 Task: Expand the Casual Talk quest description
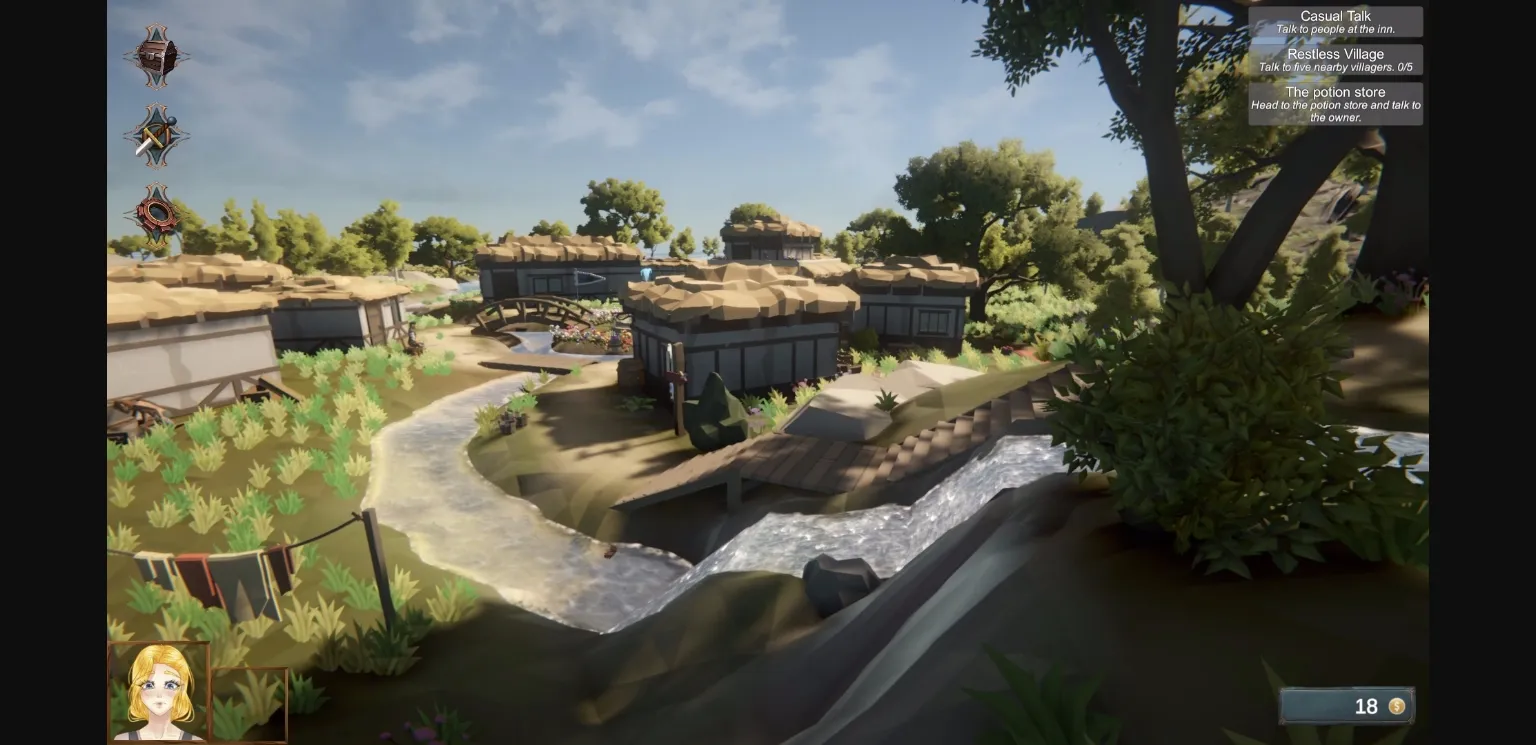(1335, 29)
